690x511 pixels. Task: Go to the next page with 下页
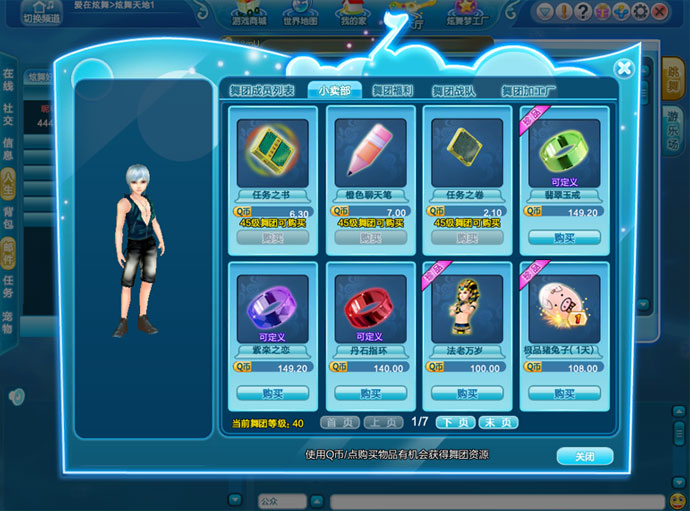pos(456,423)
